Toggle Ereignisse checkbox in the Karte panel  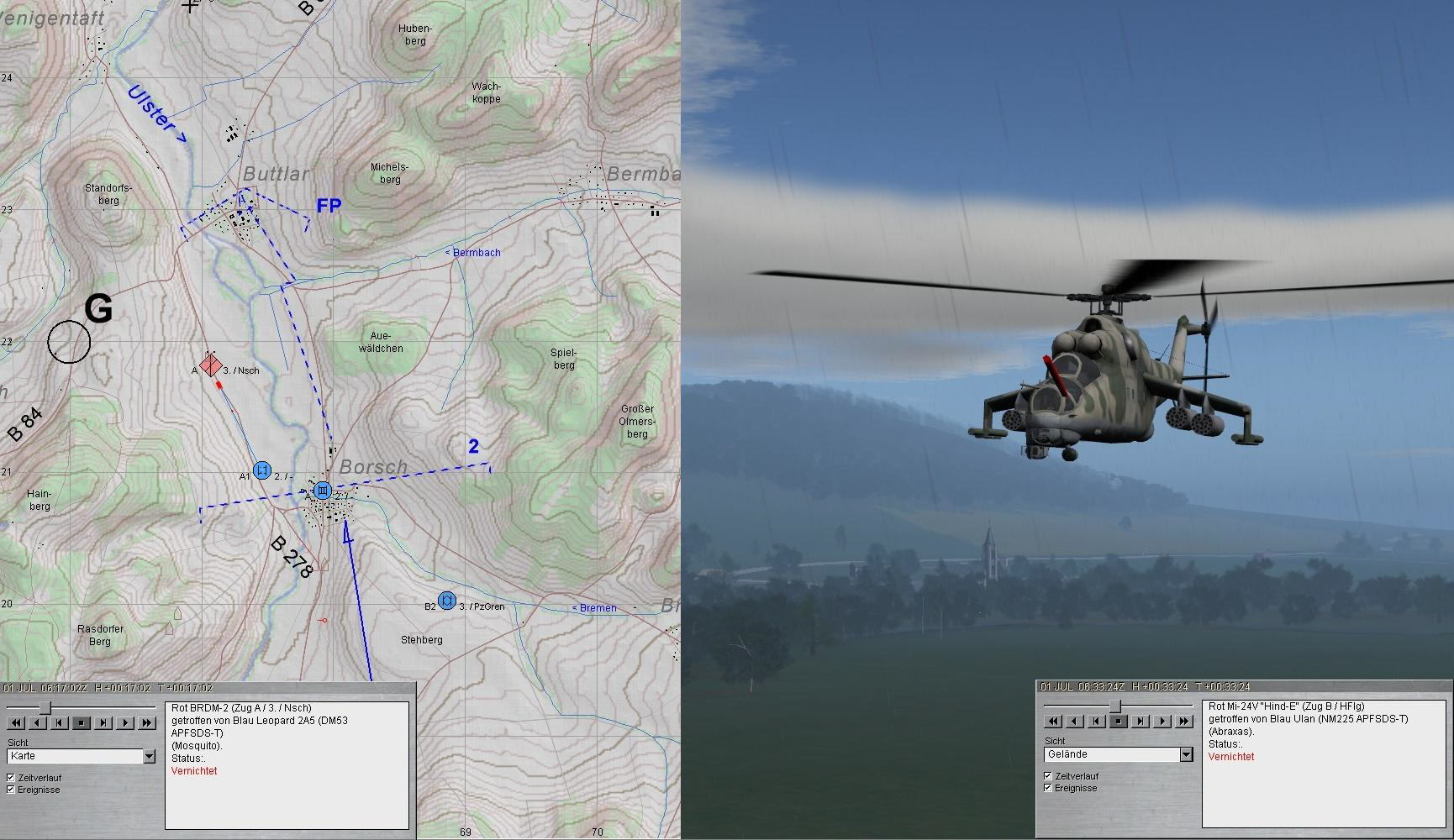tap(11, 790)
